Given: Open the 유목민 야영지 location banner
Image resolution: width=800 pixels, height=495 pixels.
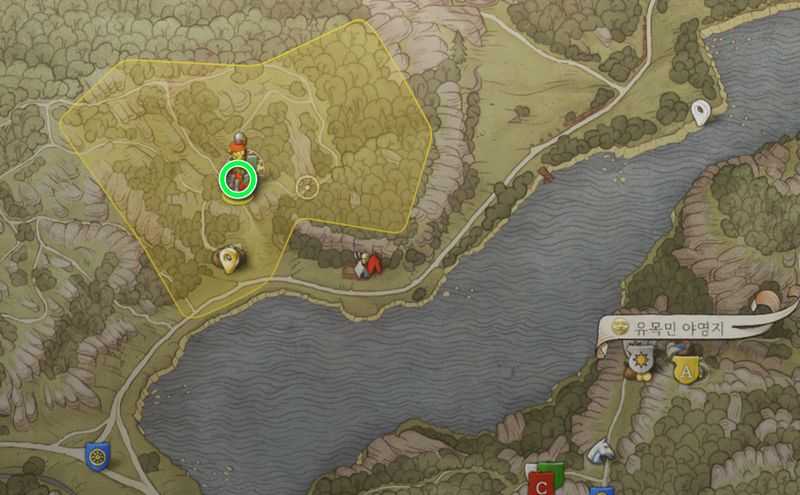Looking at the screenshot, I should 682,327.
